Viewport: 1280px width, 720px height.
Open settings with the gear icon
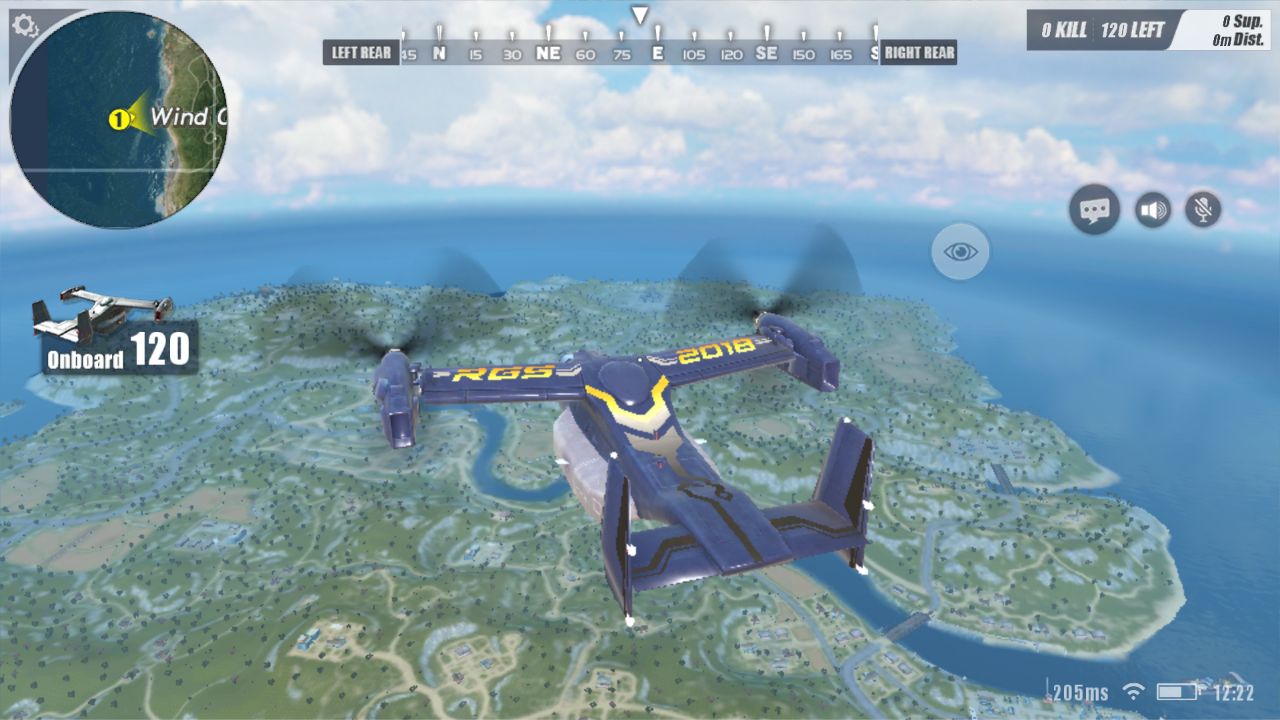tap(24, 25)
